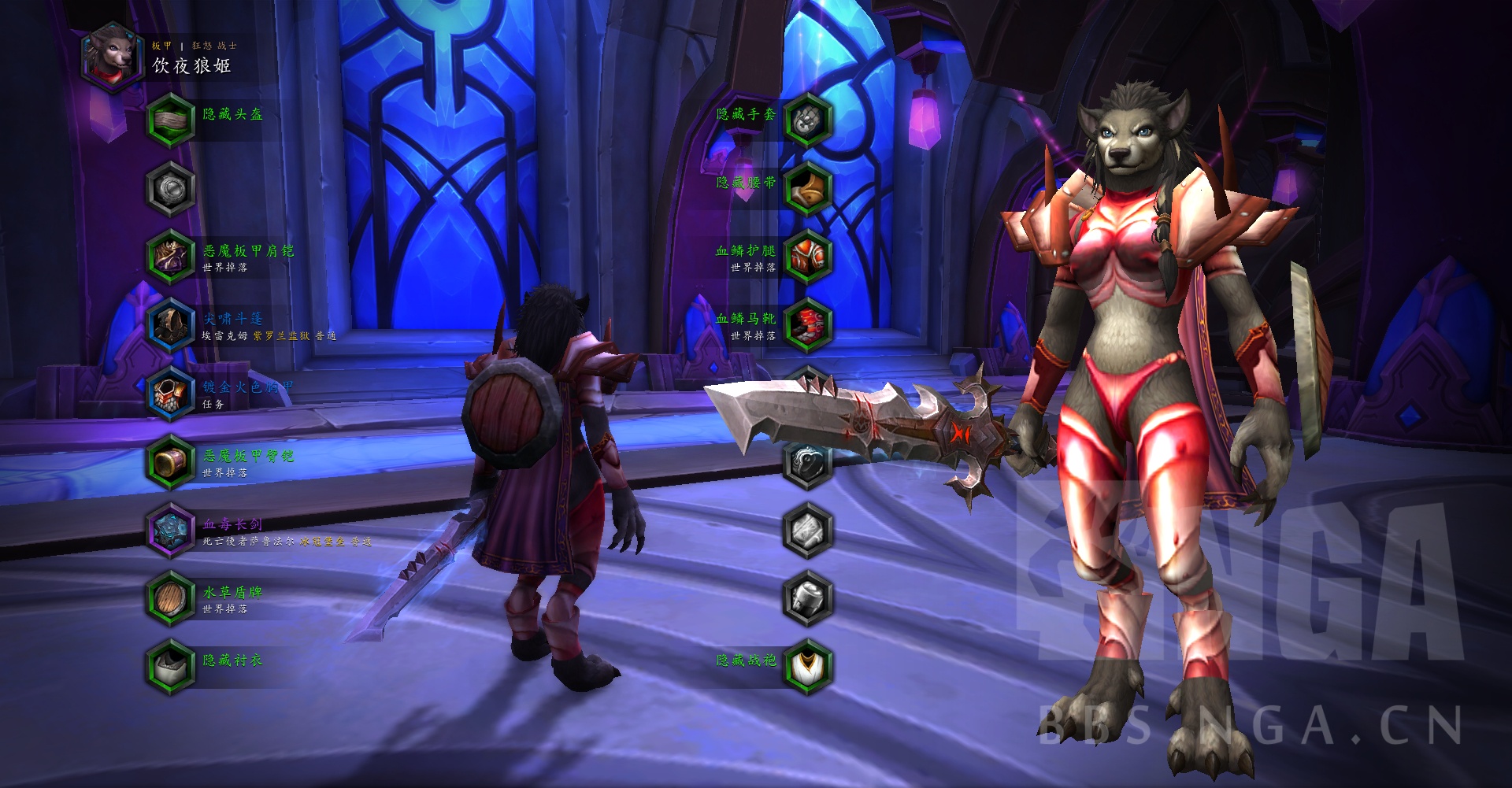Choose the empty grey necklace slot

click(170, 188)
